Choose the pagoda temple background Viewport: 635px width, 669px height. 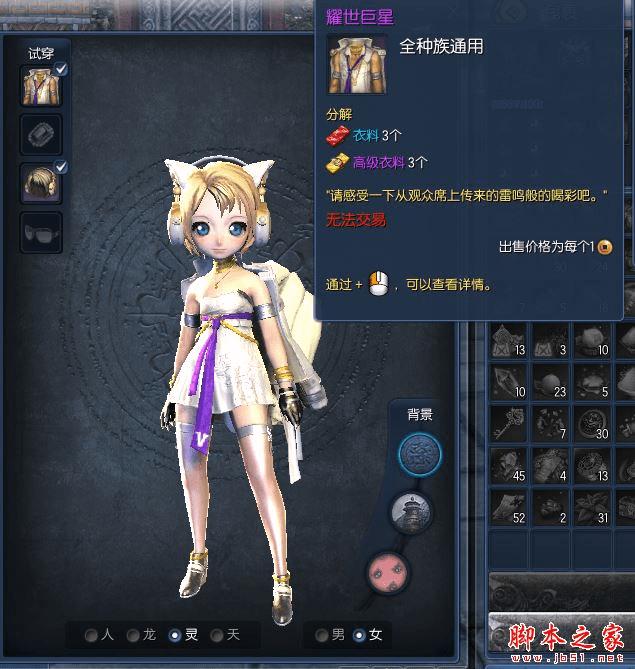(410, 510)
